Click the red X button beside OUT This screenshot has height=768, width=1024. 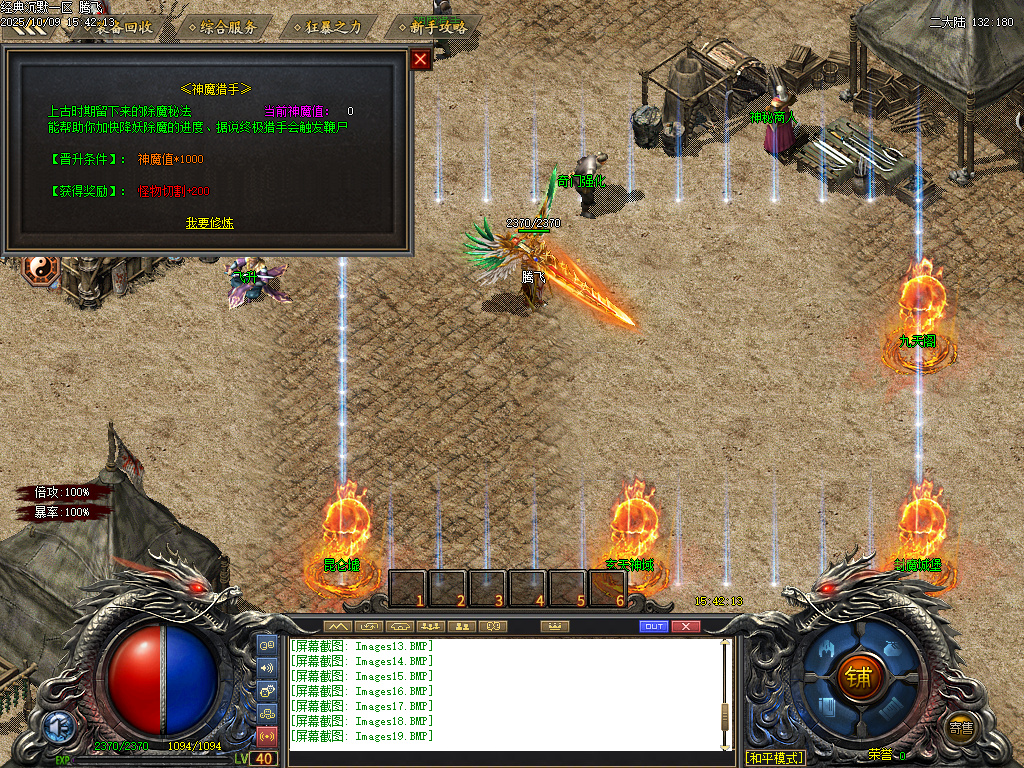coord(685,626)
